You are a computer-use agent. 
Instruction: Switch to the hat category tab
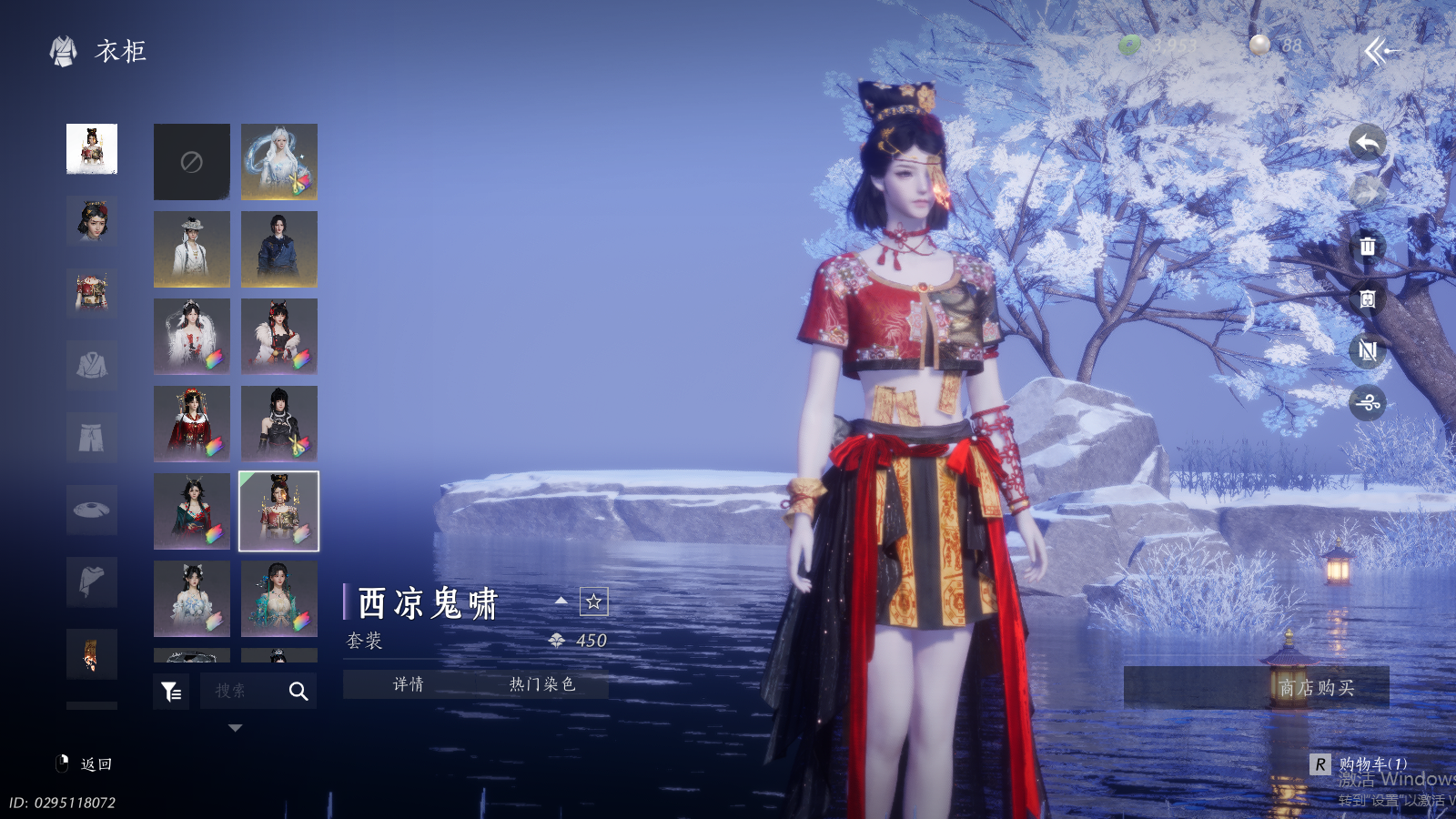click(x=92, y=510)
